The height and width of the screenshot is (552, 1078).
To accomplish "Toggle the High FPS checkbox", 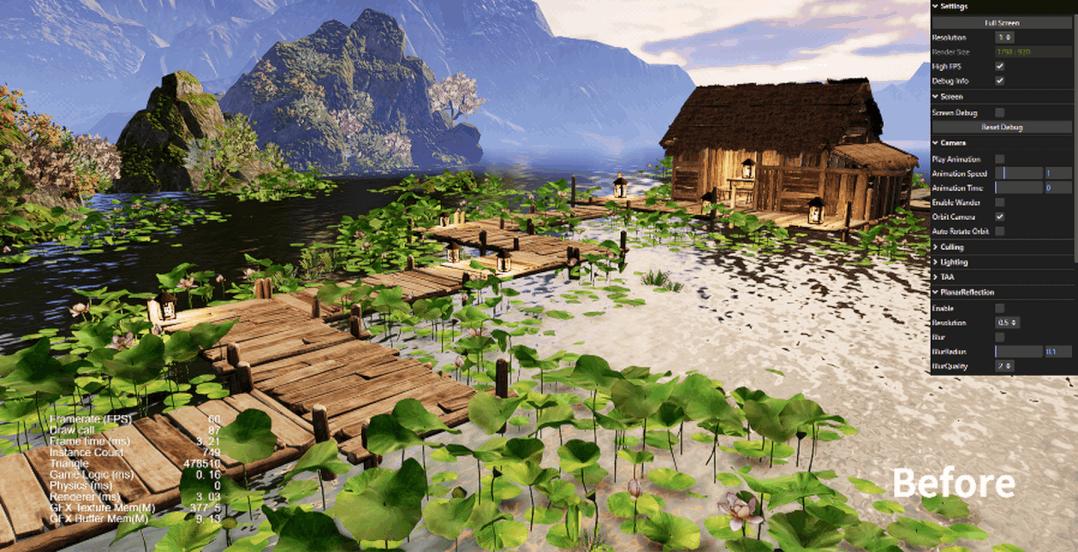I will [x=1000, y=66].
